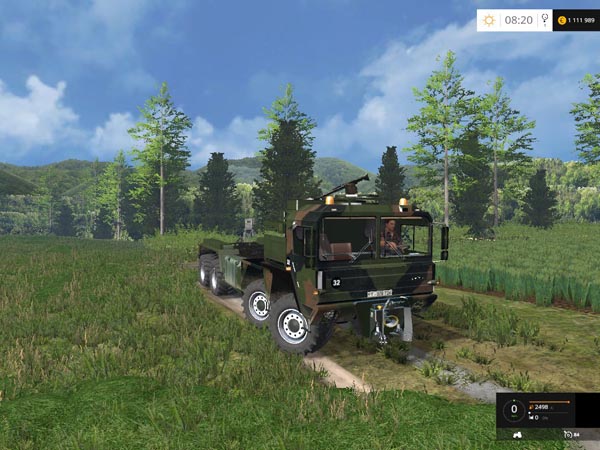Toggle the cruise control icon
600x450 pixels.
pos(567,434)
